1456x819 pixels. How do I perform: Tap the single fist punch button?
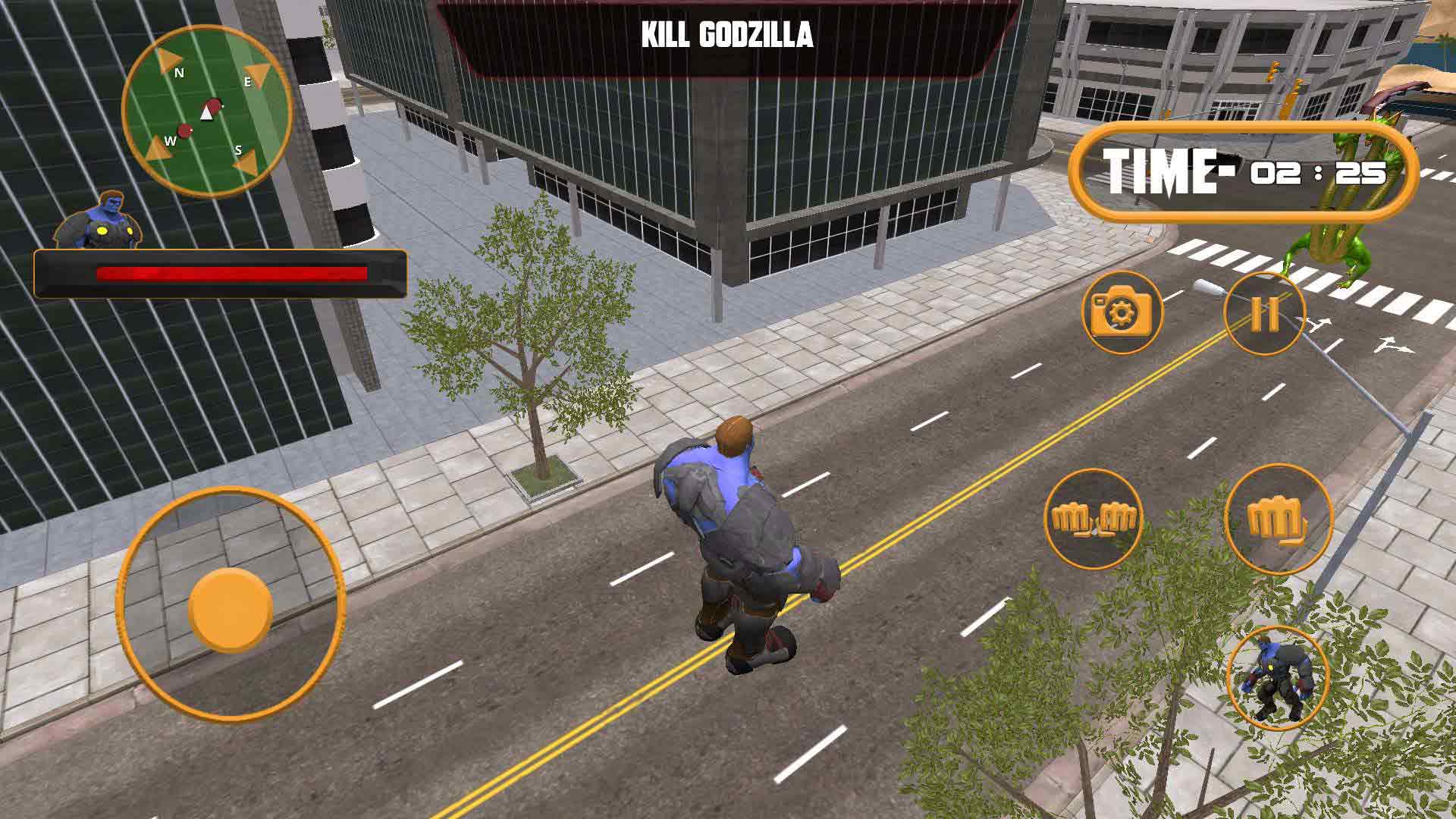pos(1279,519)
